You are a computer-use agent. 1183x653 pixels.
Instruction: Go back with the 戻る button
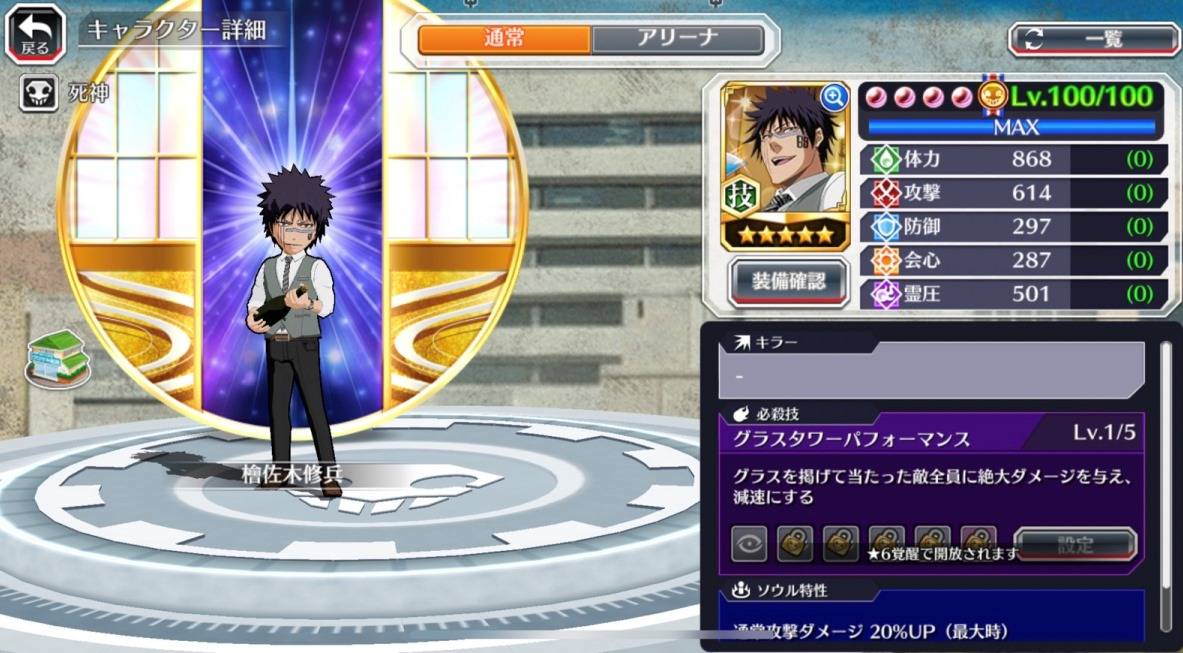click(x=35, y=34)
